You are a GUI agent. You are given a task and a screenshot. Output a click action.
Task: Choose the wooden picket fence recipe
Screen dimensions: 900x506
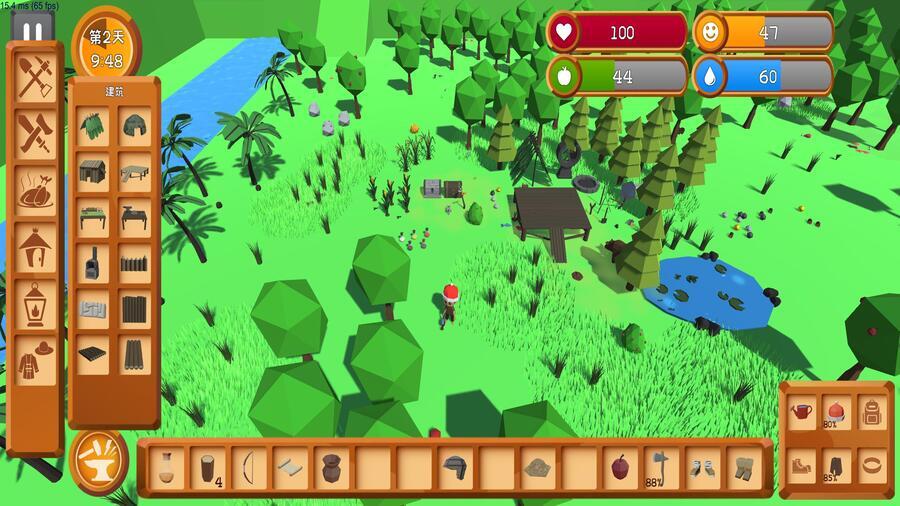pos(134,264)
